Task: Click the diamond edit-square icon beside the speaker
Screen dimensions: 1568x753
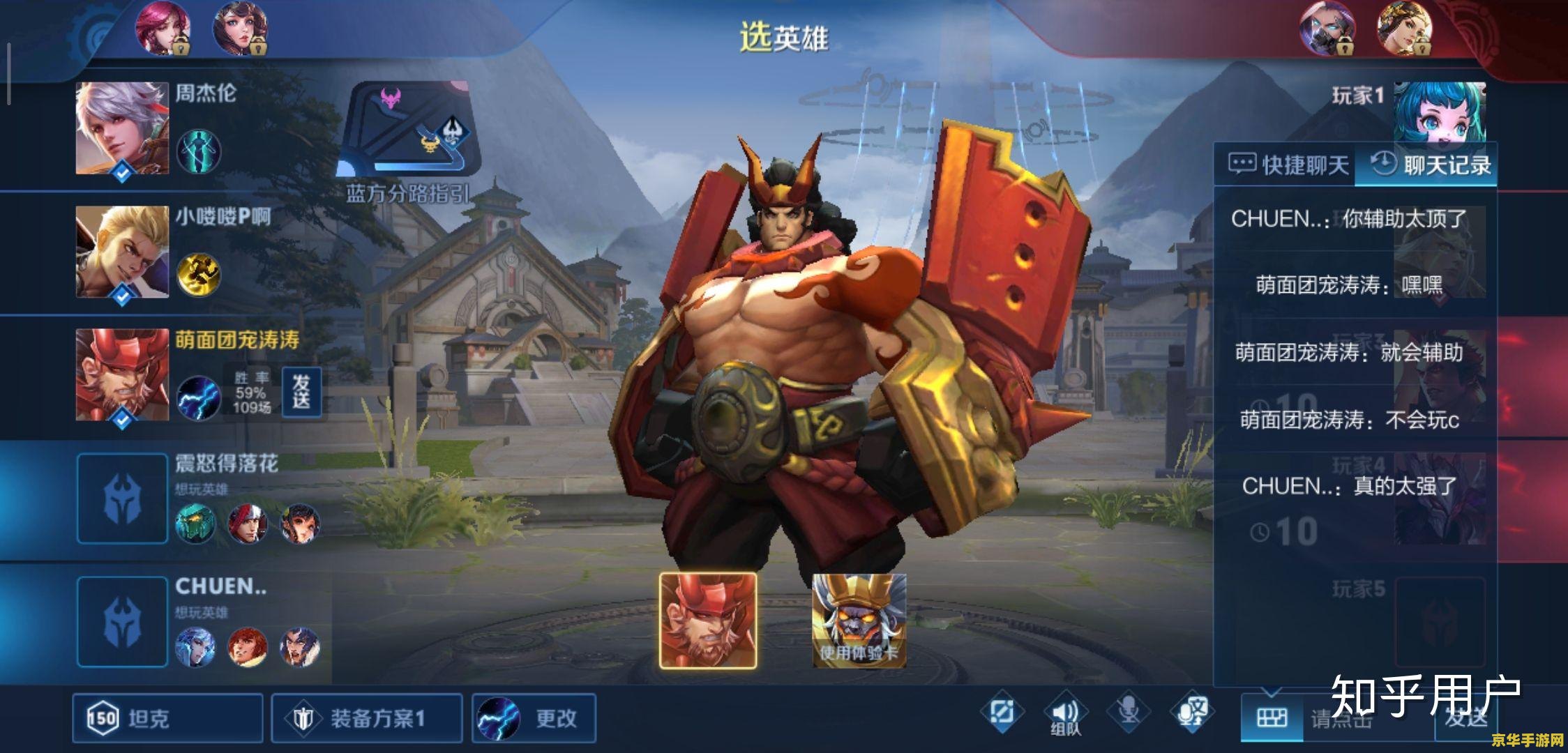Action: (1002, 712)
